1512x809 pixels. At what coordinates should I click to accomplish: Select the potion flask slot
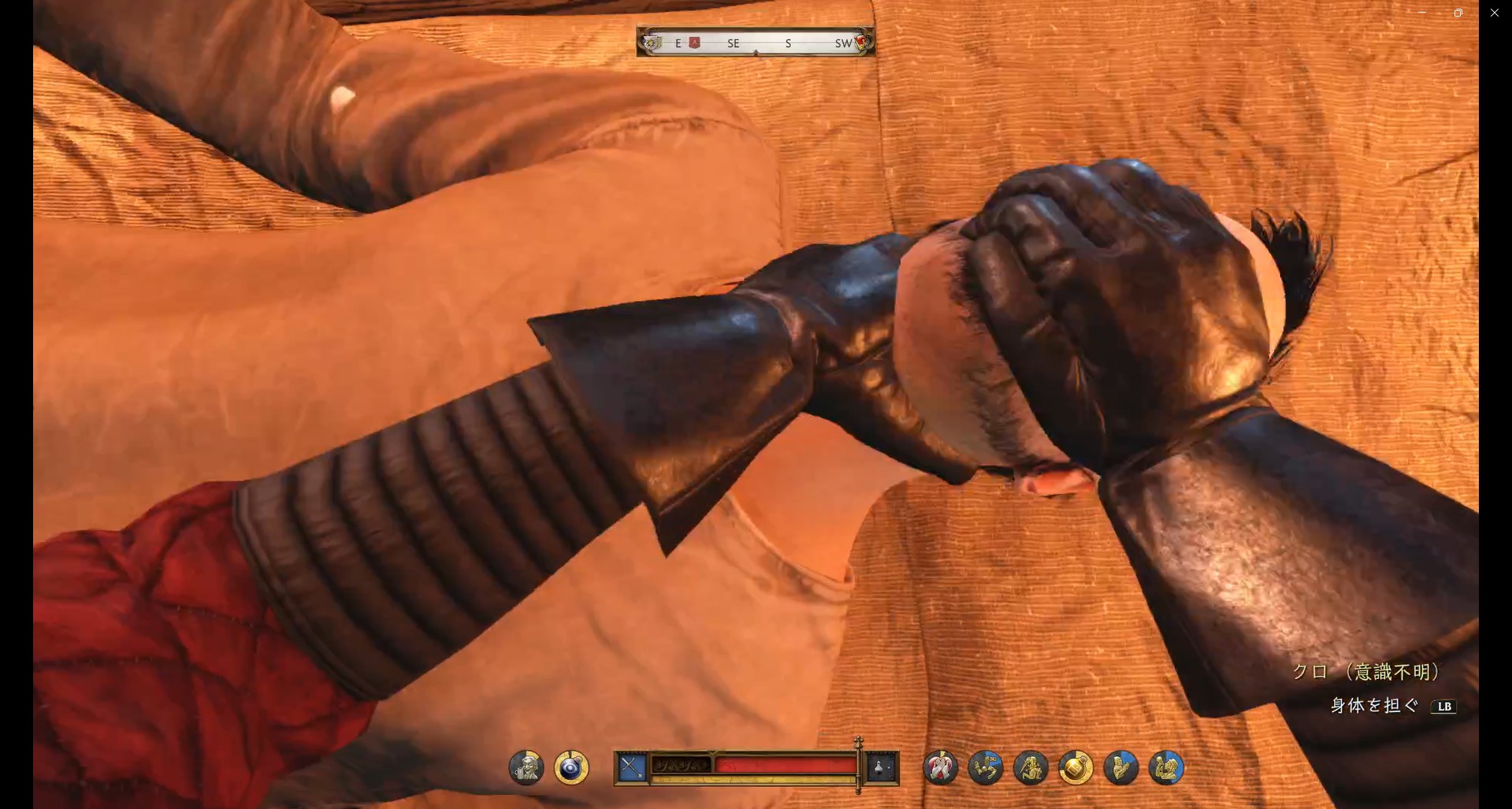pyautogui.click(x=881, y=767)
